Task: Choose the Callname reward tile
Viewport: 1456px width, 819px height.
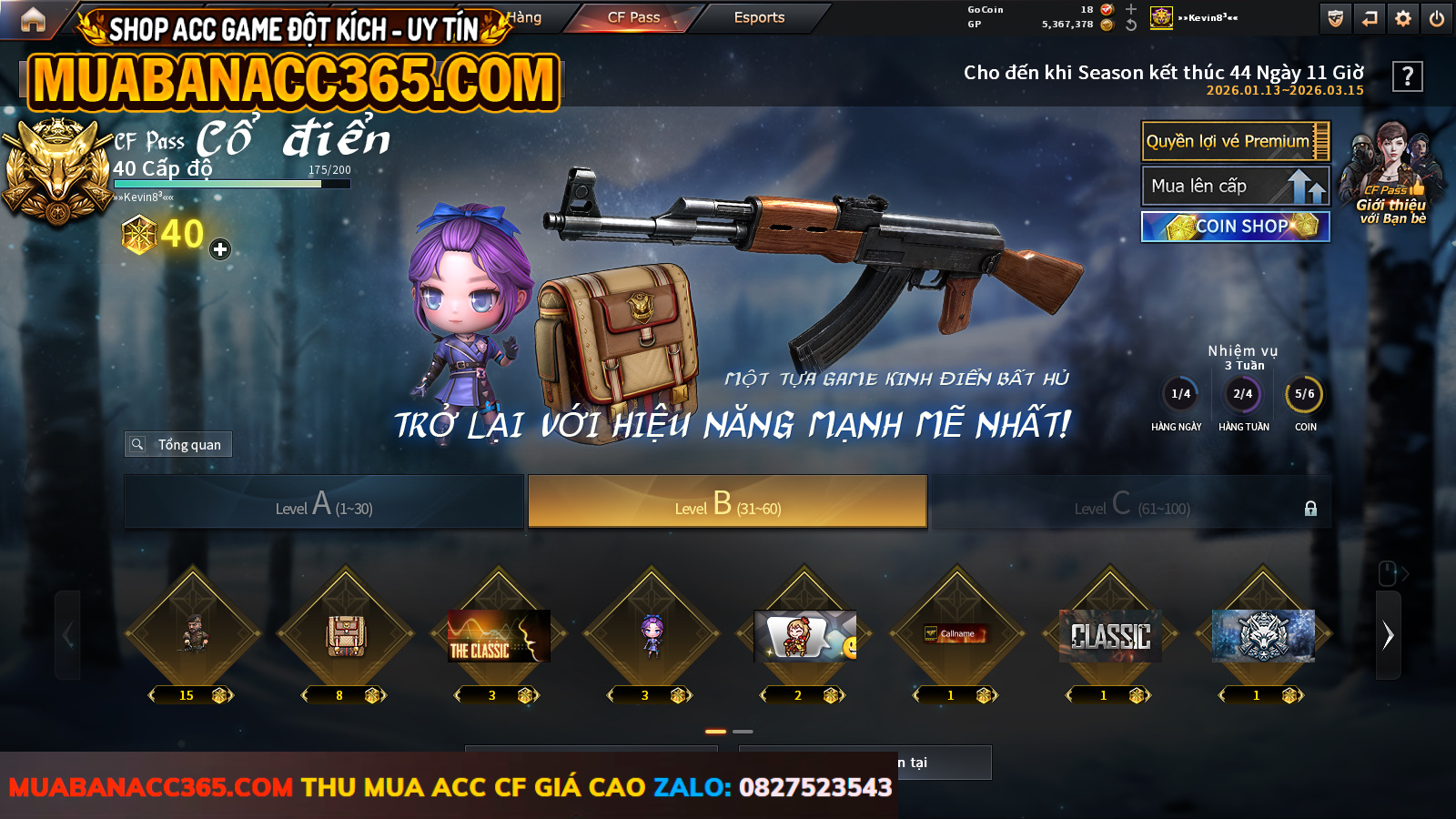Action: coord(957,634)
